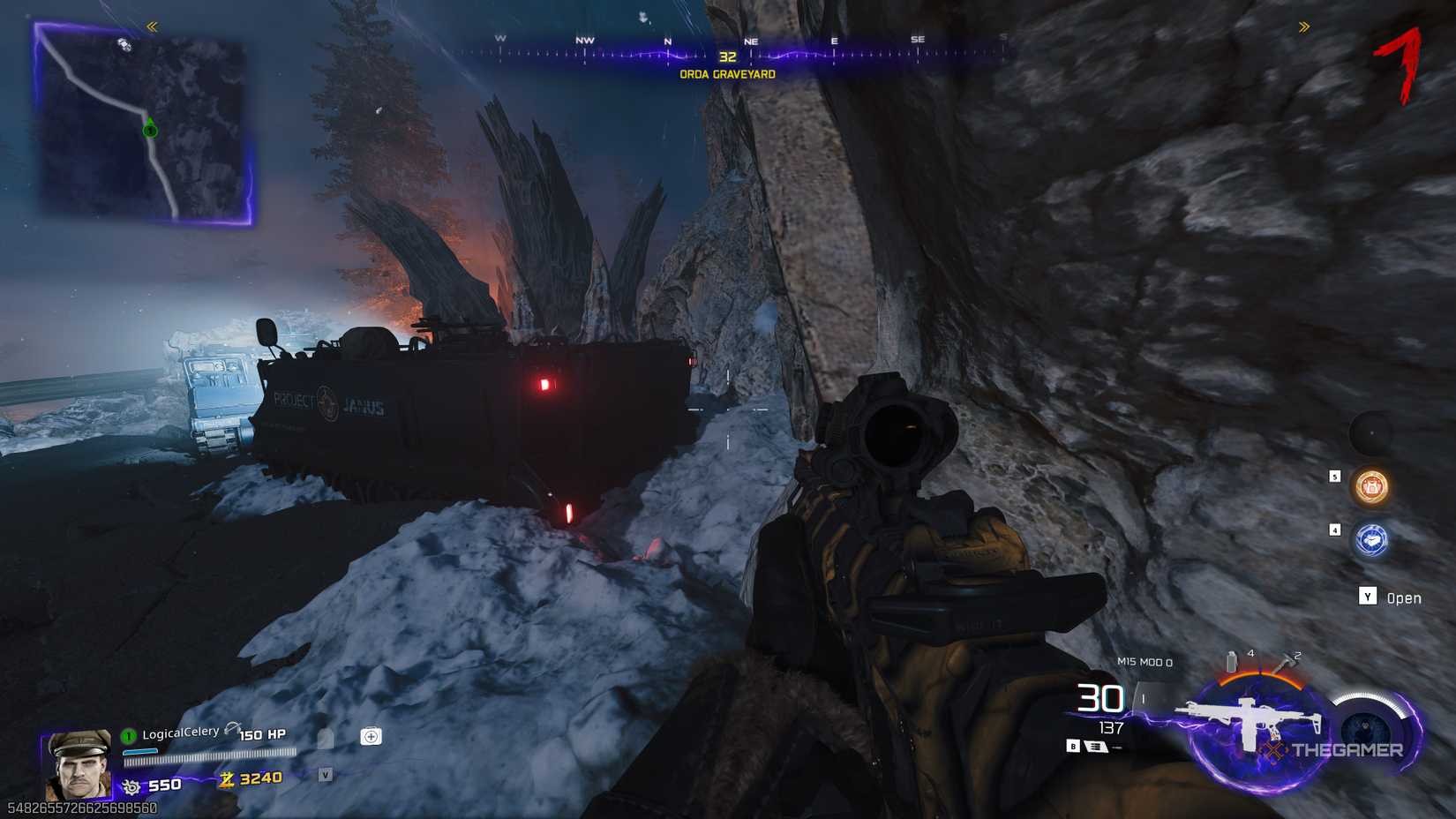
Task: Select the medkit healing icon
Action: pyautogui.click(x=370, y=734)
